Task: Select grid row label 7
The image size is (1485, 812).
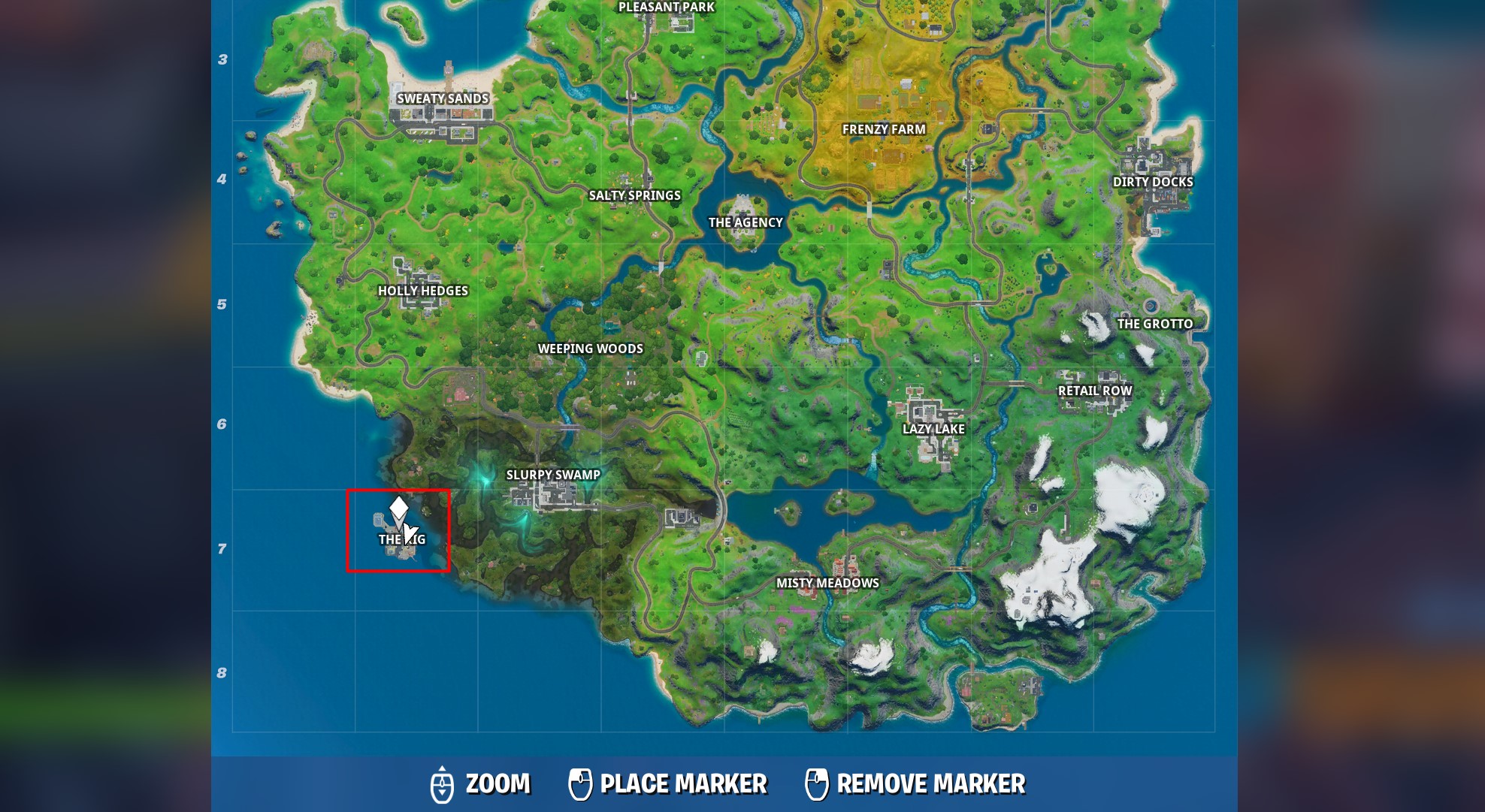Action: (221, 549)
